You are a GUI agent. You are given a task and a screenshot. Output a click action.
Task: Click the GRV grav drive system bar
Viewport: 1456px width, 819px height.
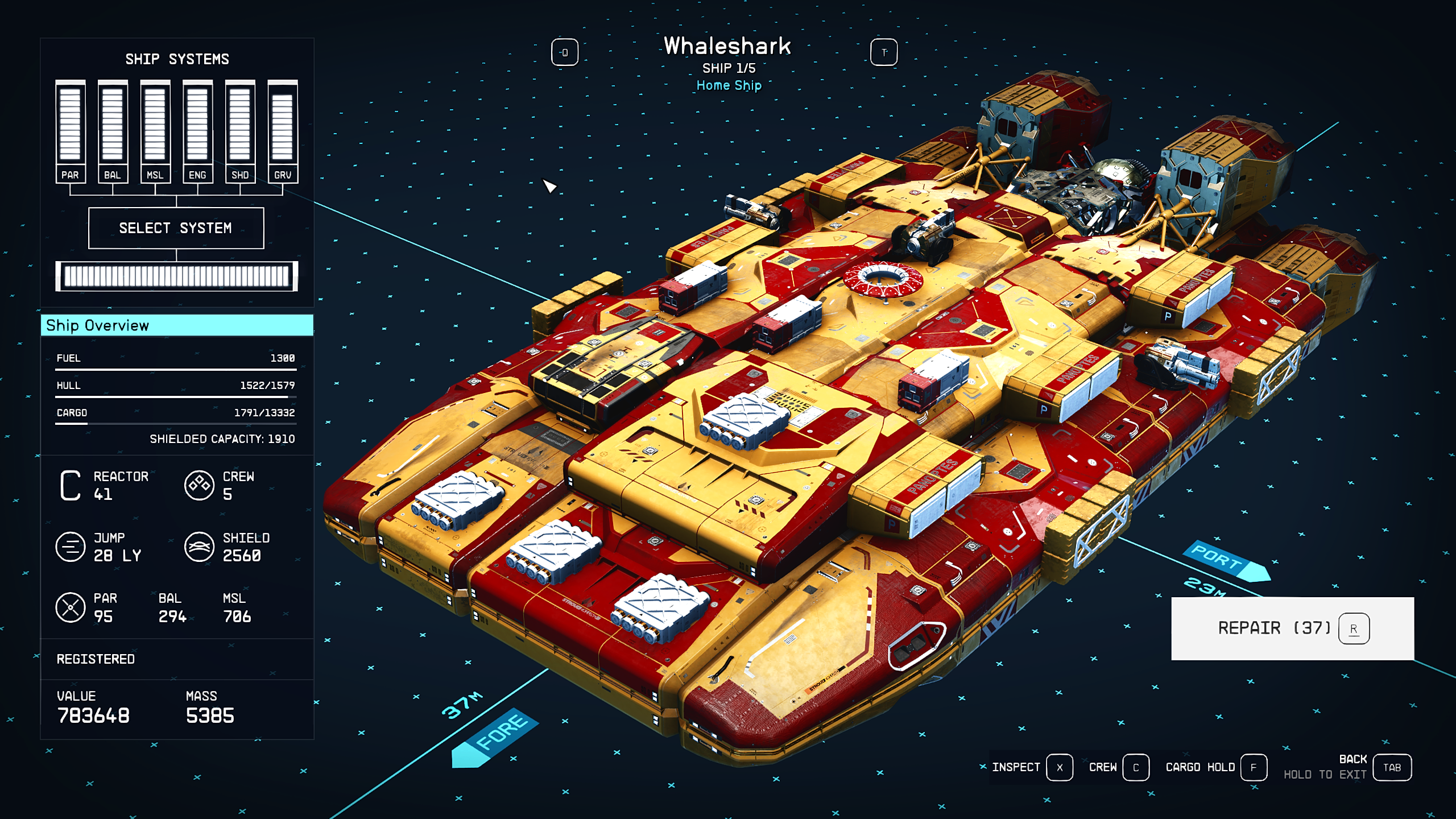[283, 125]
